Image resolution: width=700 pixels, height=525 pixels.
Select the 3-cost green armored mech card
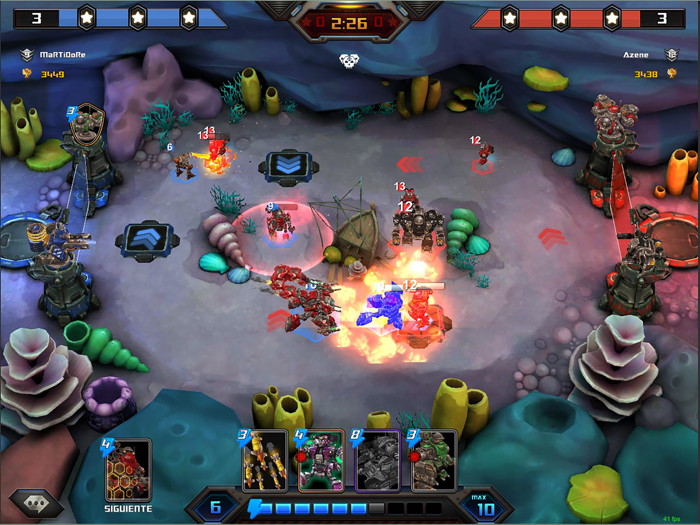coord(434,461)
